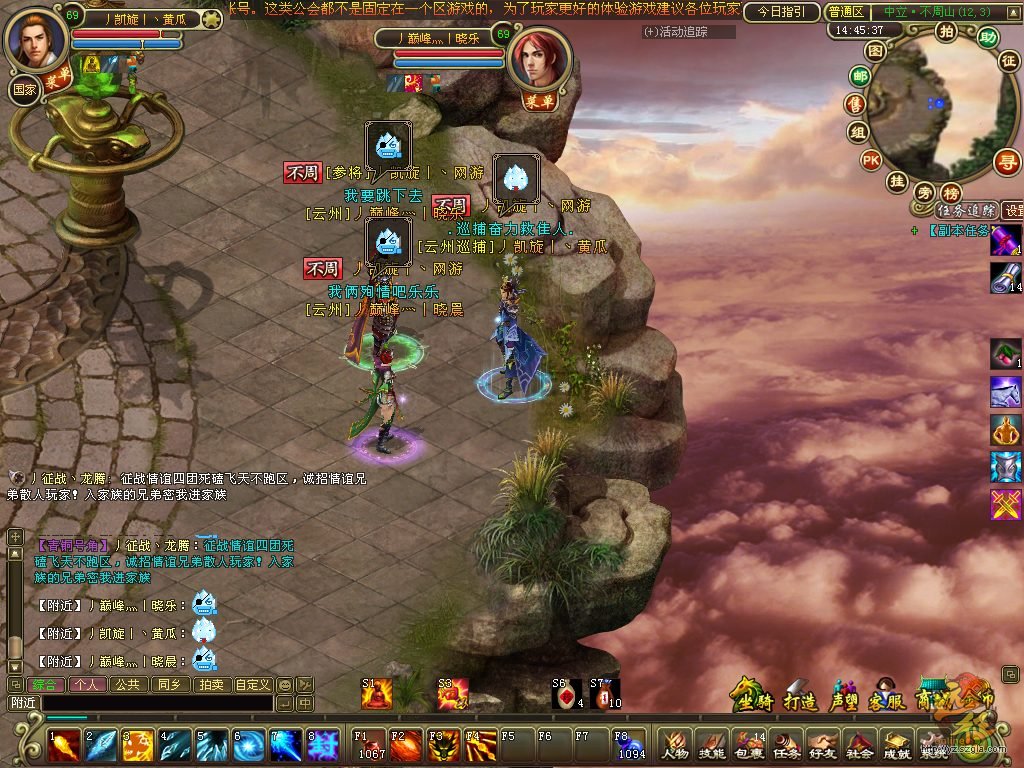Open the 邮 mail button
The height and width of the screenshot is (768, 1024).
[859, 76]
